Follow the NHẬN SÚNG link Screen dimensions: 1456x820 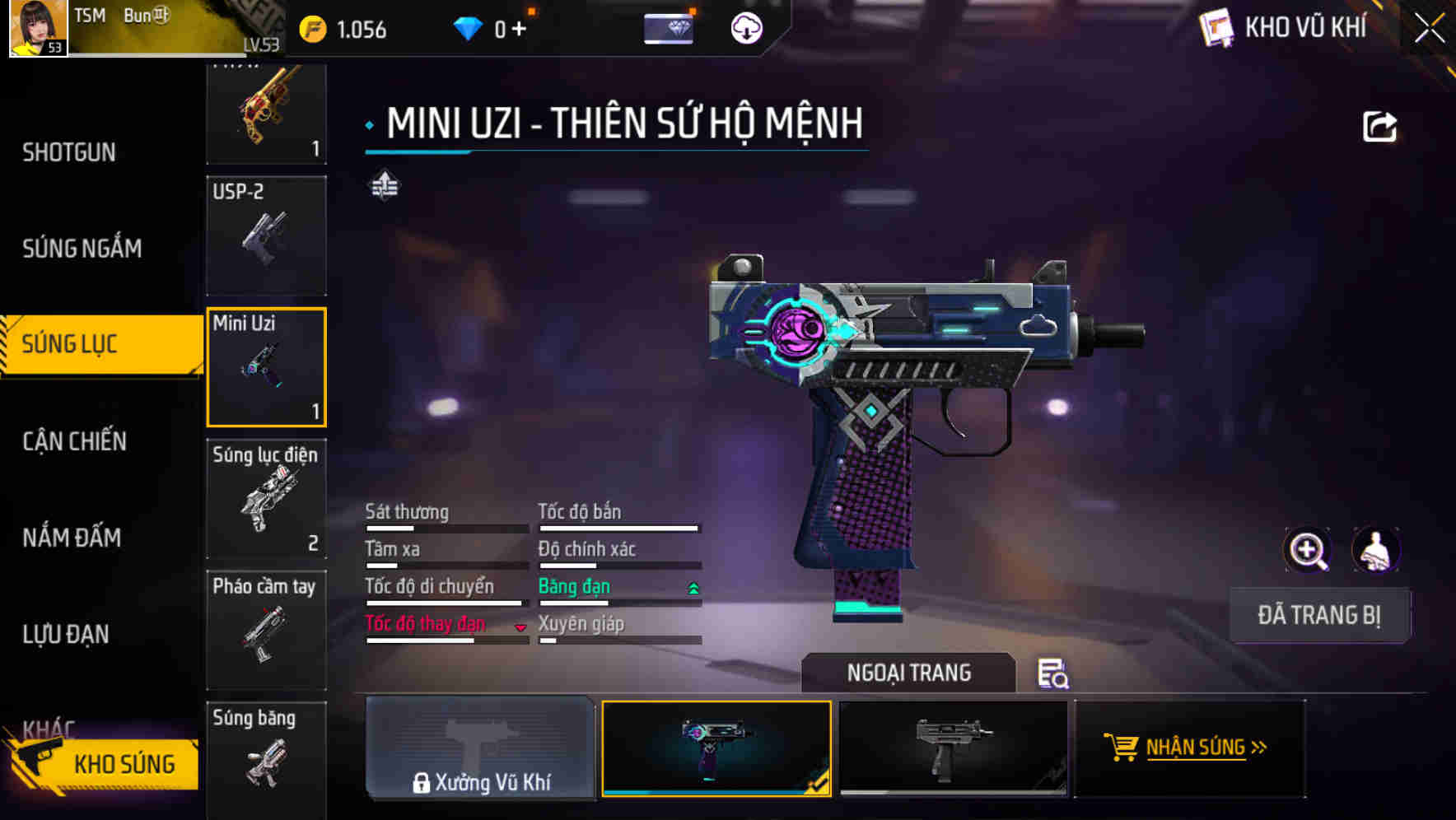pyautogui.click(x=1189, y=748)
